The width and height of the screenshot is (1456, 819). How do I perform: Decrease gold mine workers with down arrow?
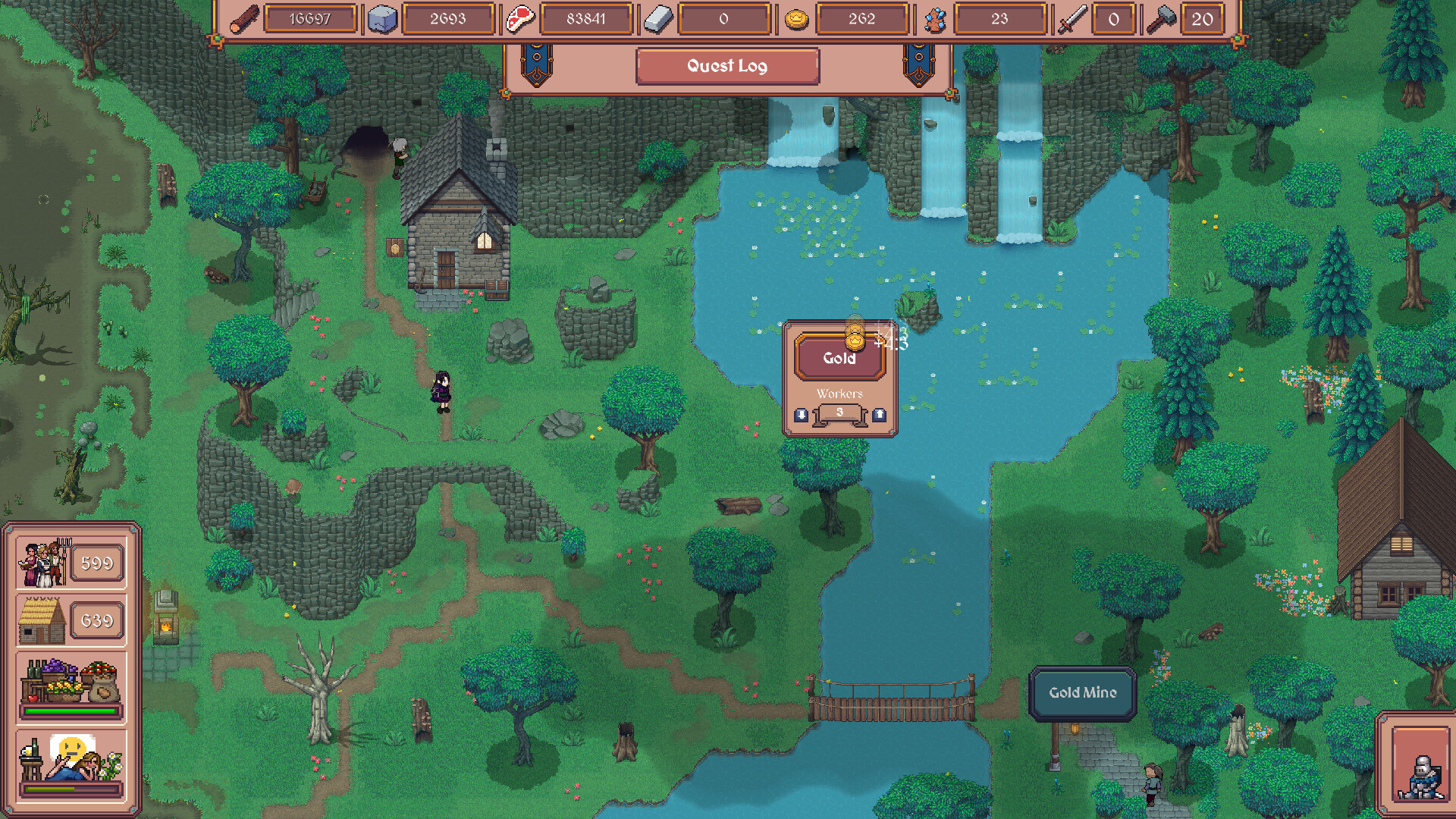pos(801,415)
